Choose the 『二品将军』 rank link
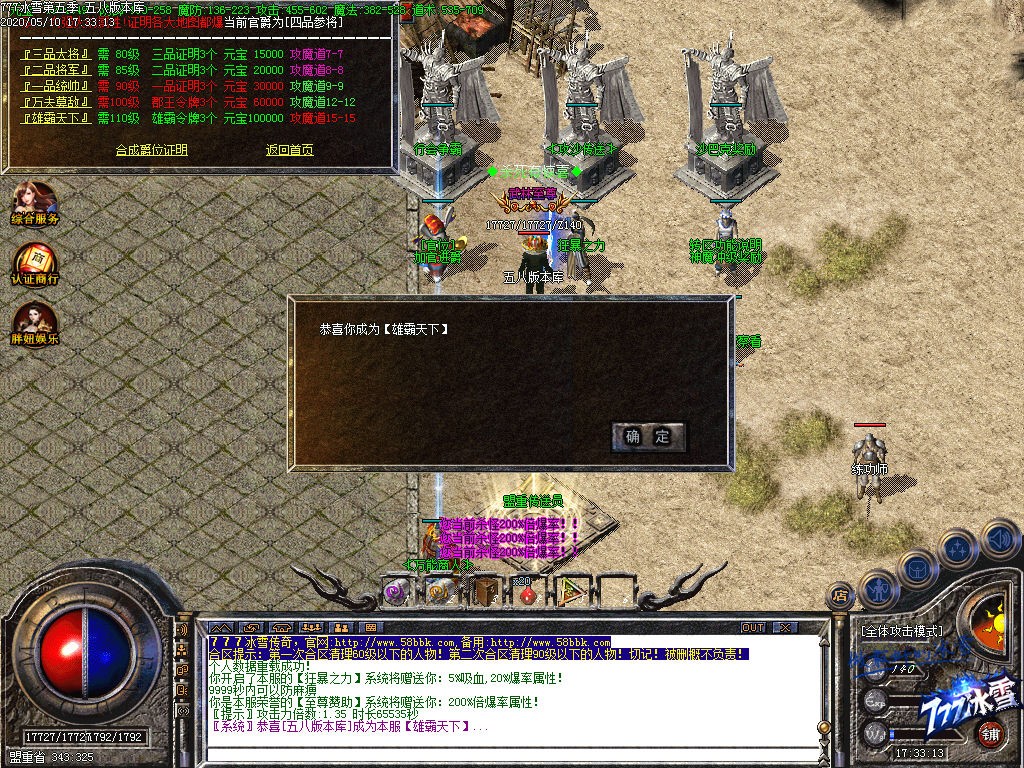 [56, 70]
